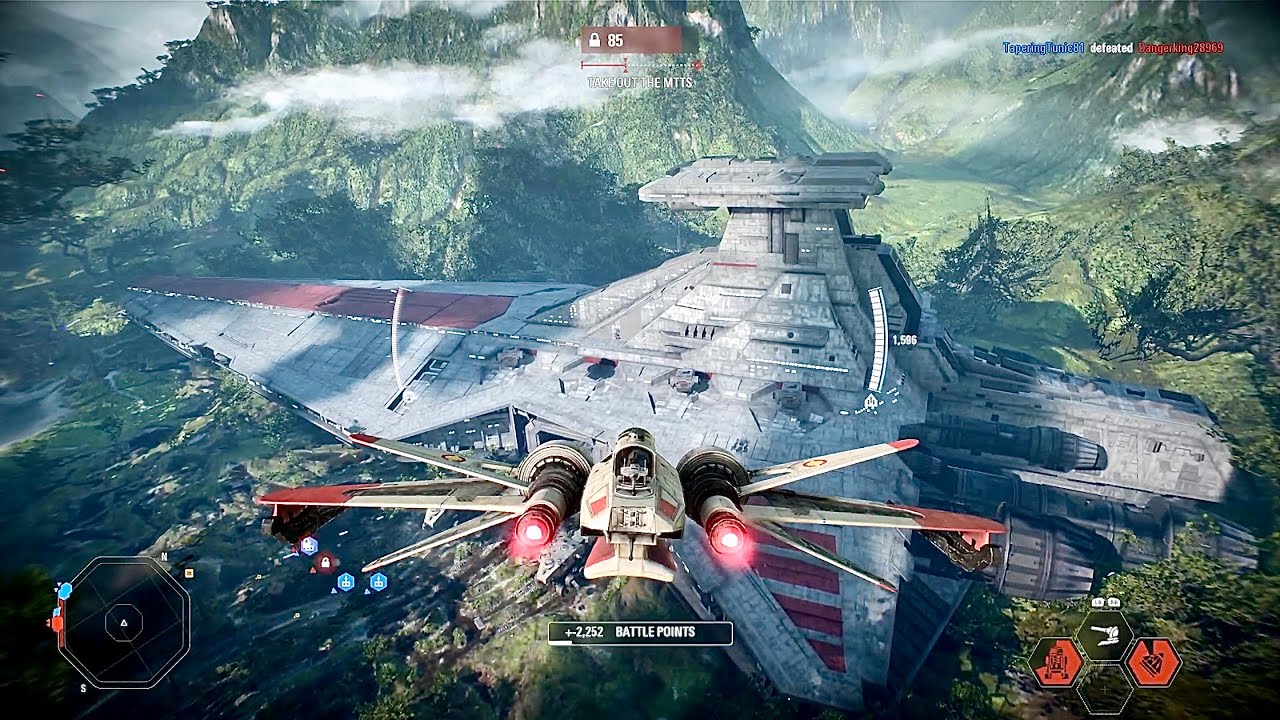Open the octagonal radar minimap
The width and height of the screenshot is (1280, 720).
coord(124,622)
